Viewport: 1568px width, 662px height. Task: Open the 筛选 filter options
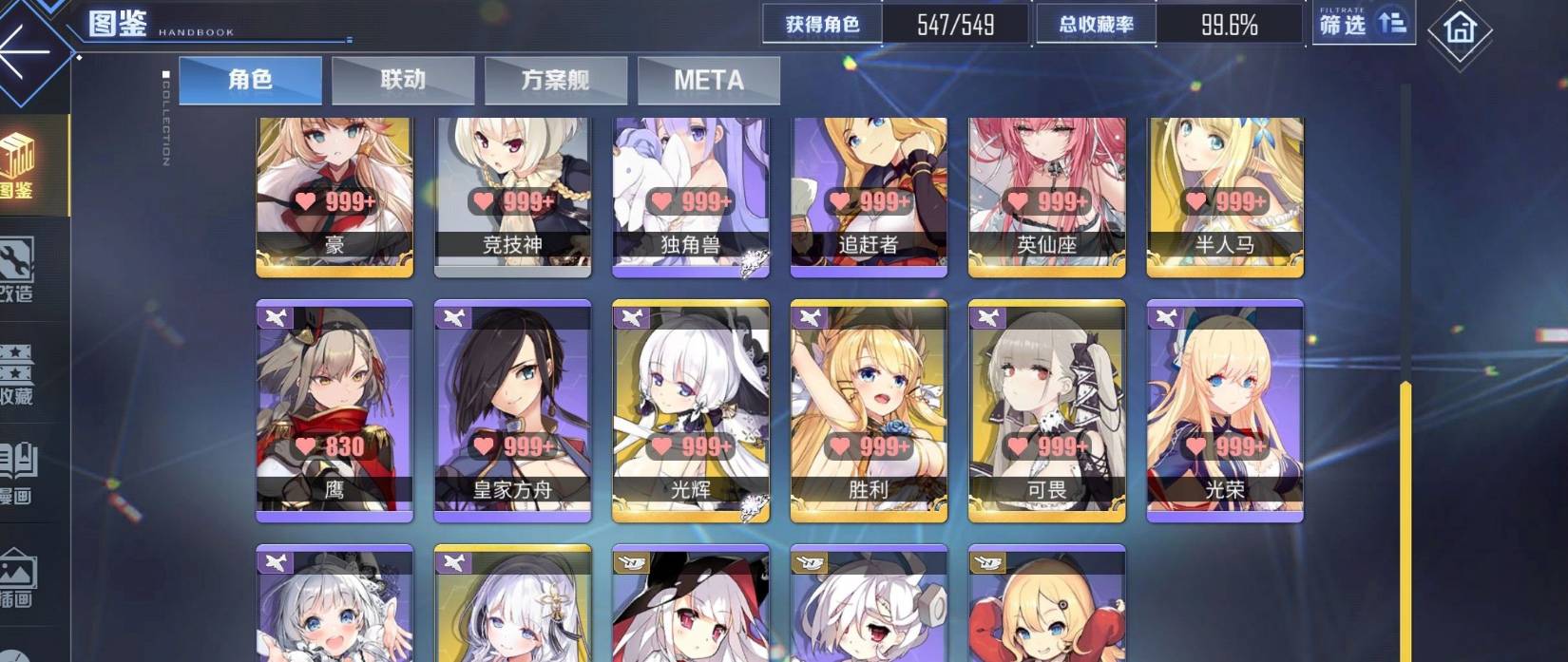pyautogui.click(x=1363, y=24)
